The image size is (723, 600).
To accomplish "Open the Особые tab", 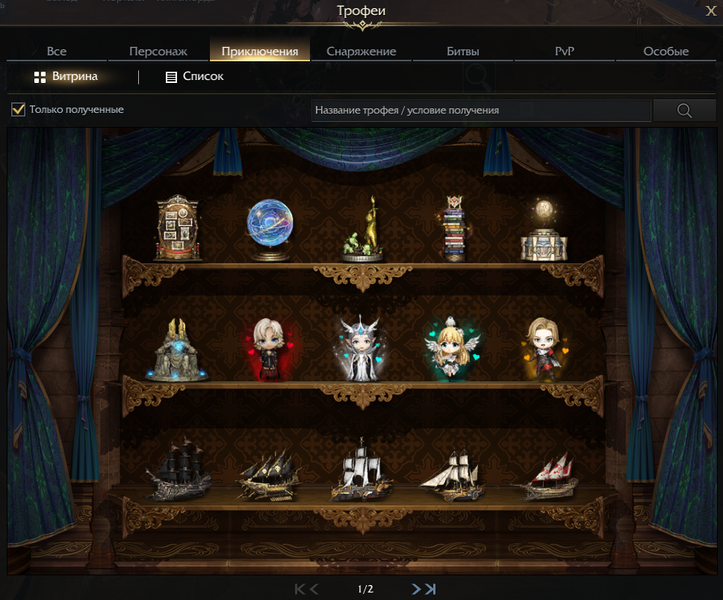I will tap(665, 51).
